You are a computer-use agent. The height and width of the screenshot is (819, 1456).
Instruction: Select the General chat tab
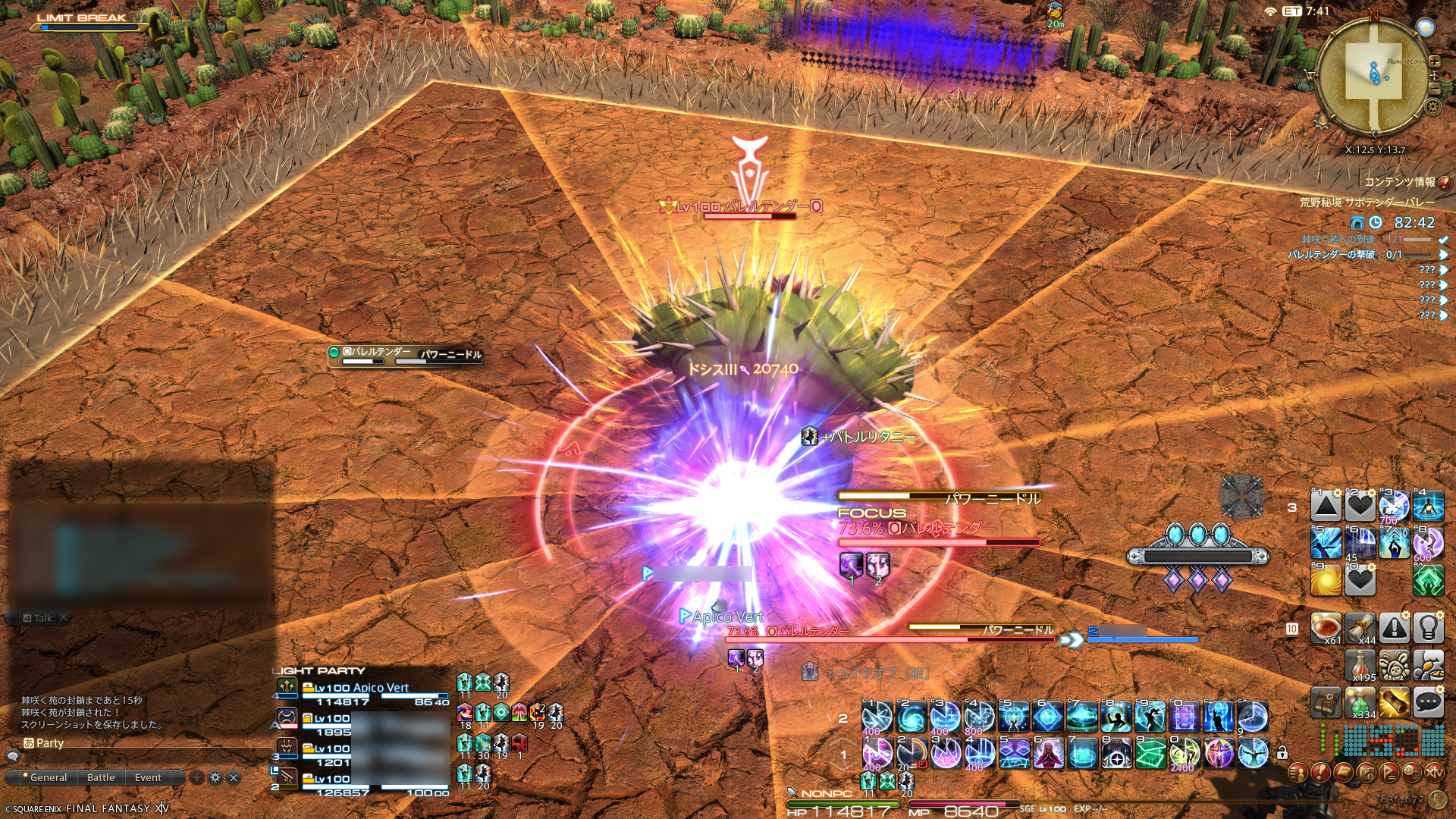tap(49, 777)
